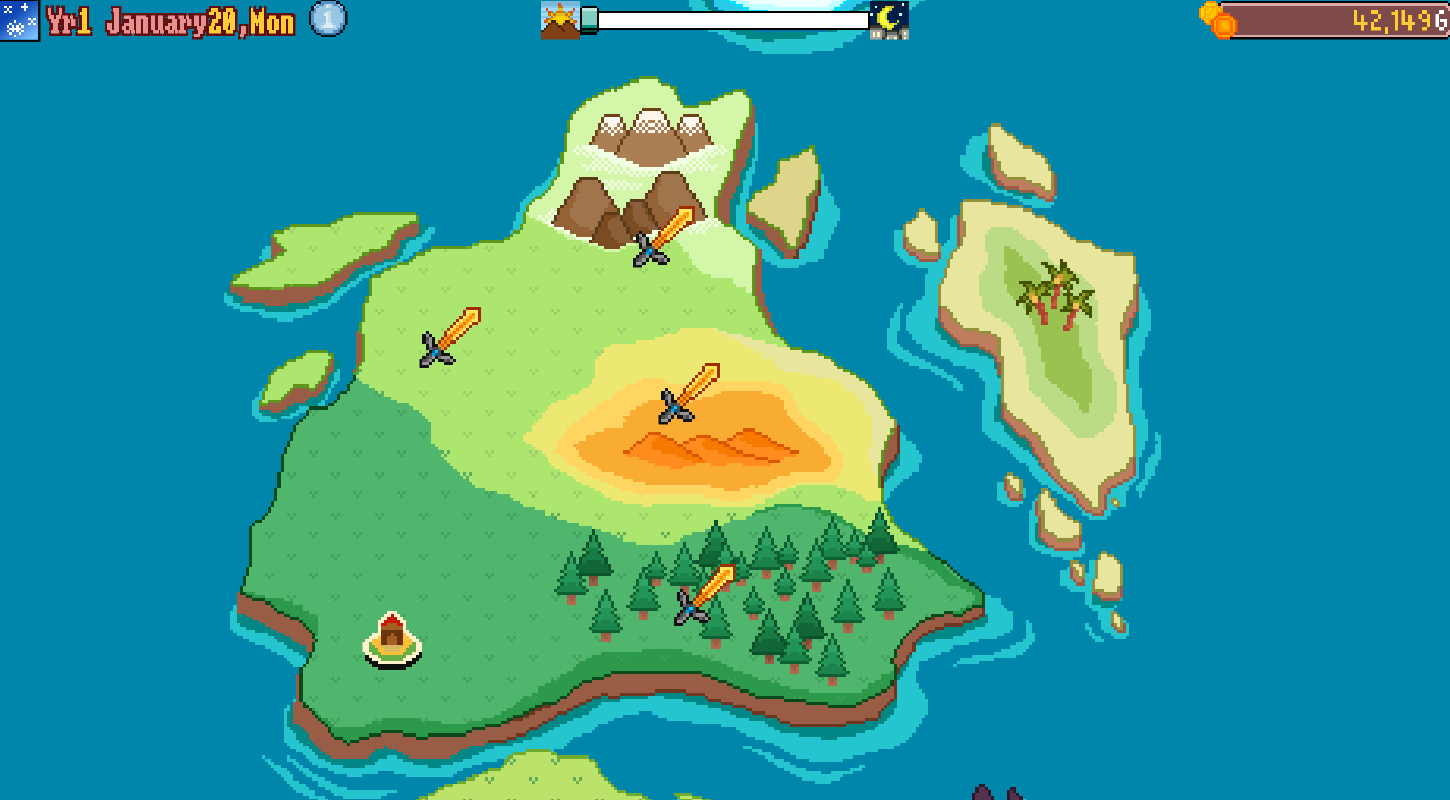The height and width of the screenshot is (800, 1450).
Task: Select the sword marker on the mountains
Action: pyautogui.click(x=663, y=236)
